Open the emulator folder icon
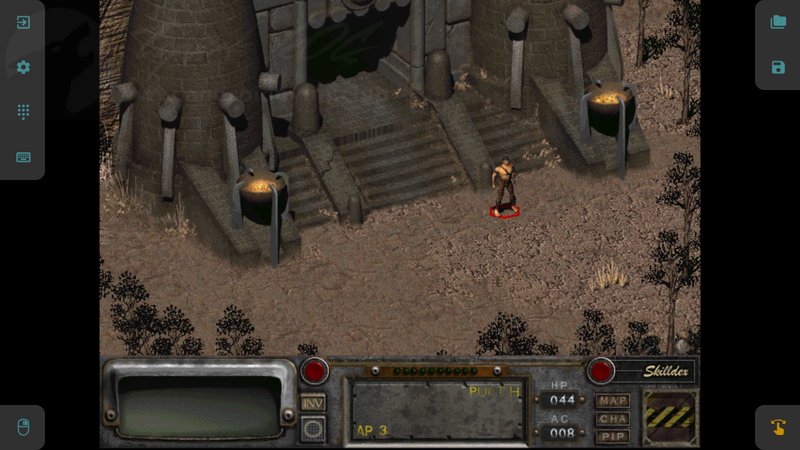Screen dimensions: 800x450 (778, 22)
